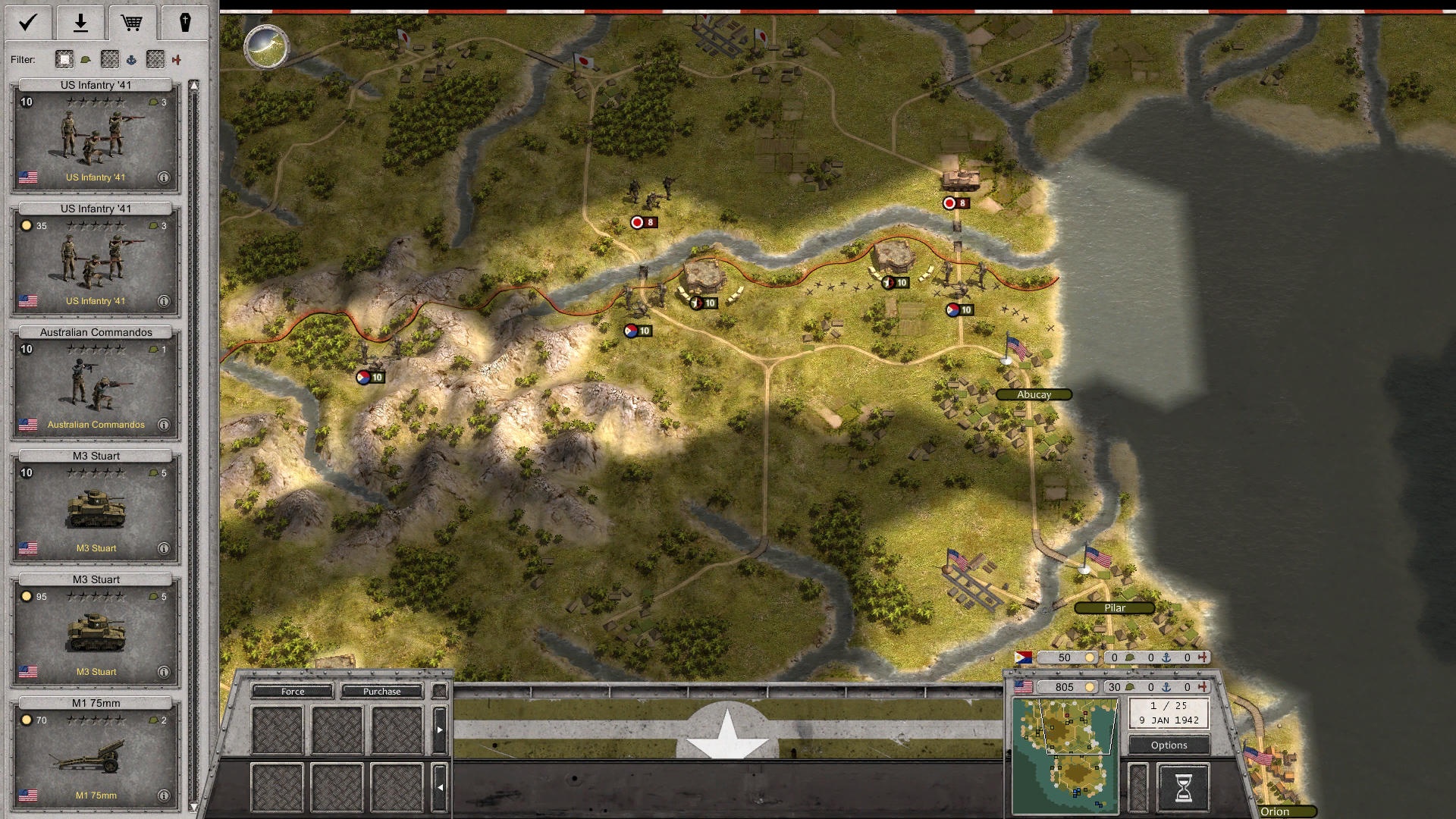This screenshot has height=819, width=1456.
Task: Click on the minimap
Action: click(x=1065, y=755)
